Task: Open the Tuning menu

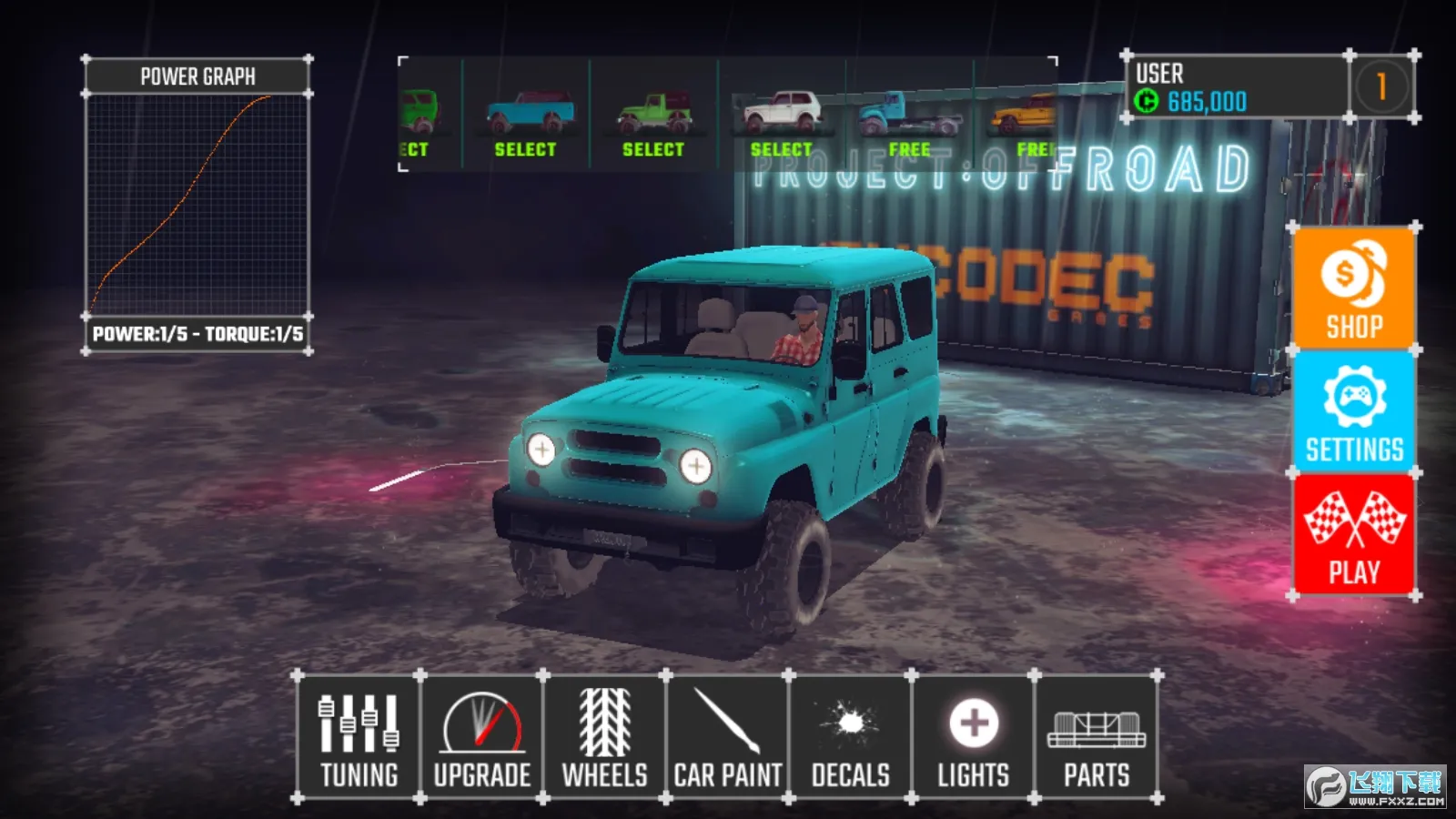Action: point(359,738)
